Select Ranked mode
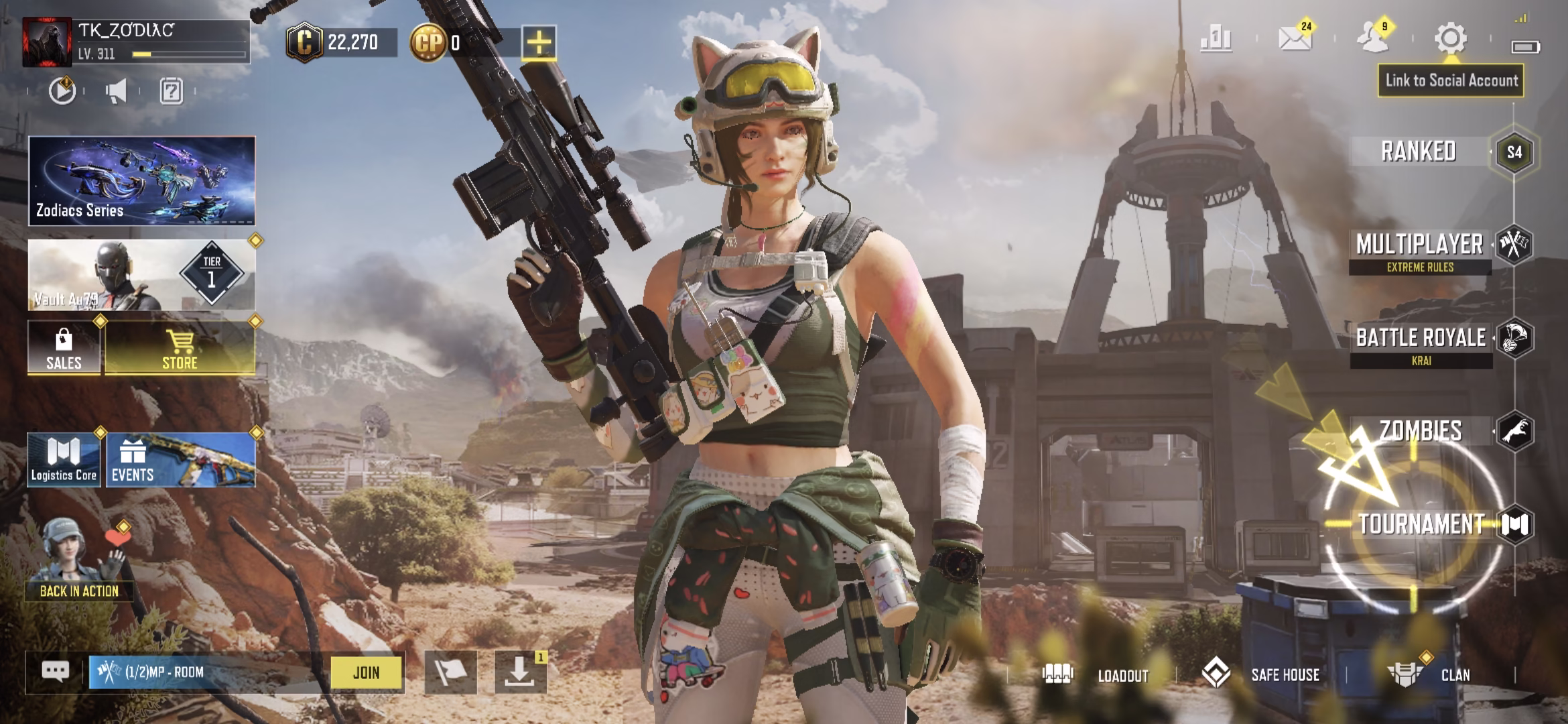The height and width of the screenshot is (724, 1568). [x=1419, y=152]
